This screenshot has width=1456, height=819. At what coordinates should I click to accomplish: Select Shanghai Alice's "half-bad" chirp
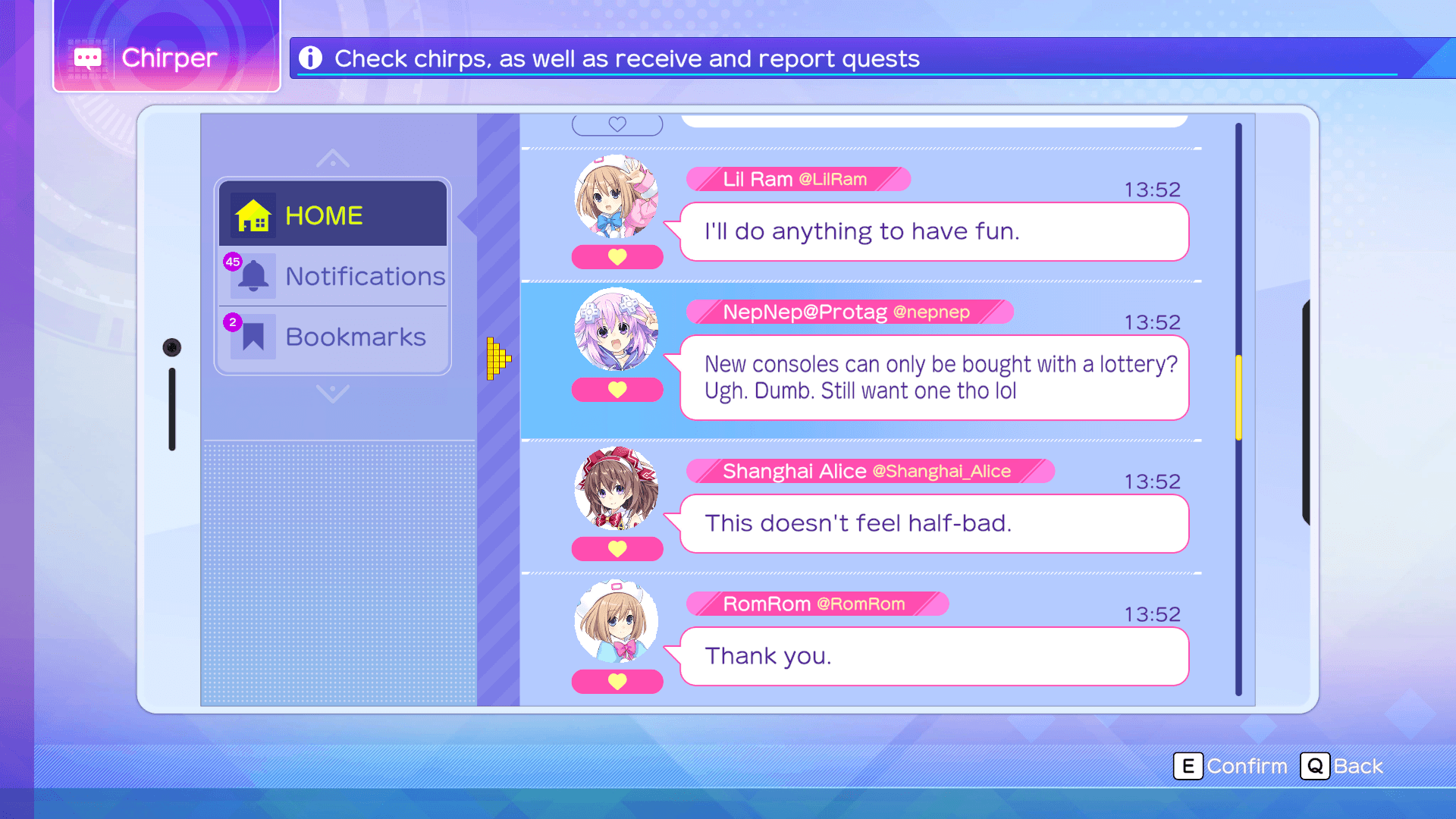(934, 524)
